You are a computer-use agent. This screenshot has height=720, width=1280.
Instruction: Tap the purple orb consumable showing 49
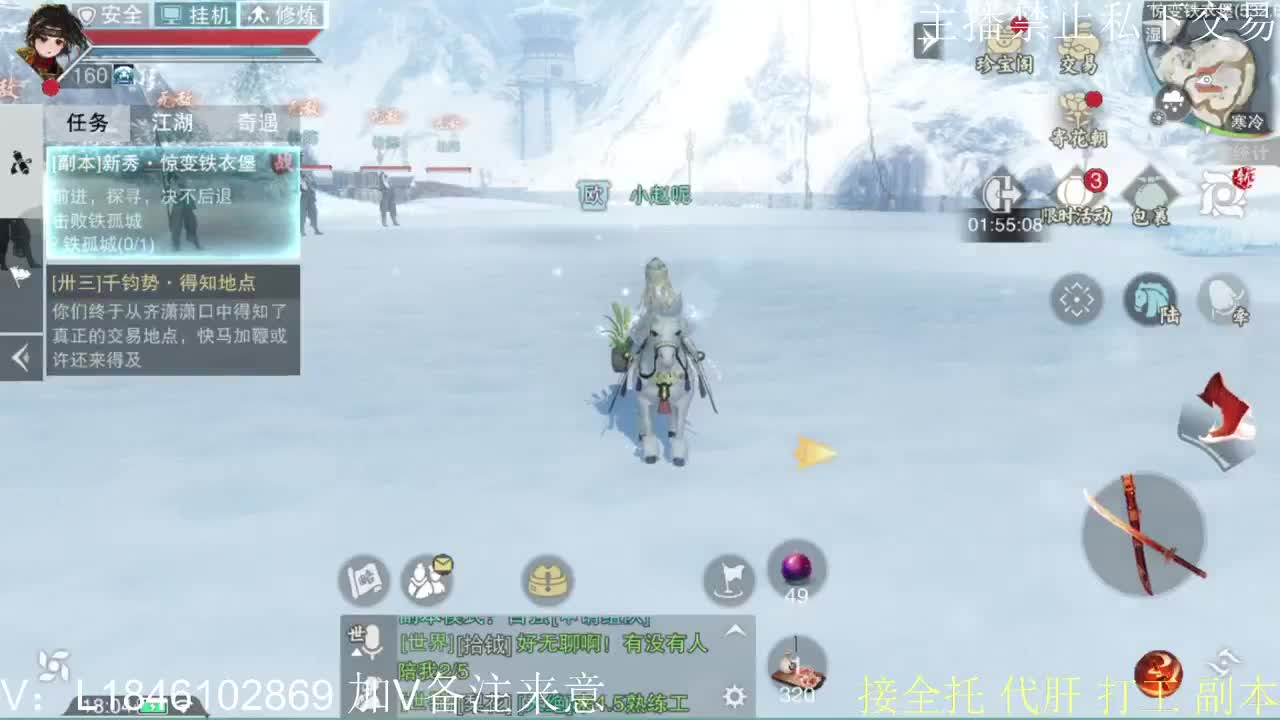pos(796,568)
